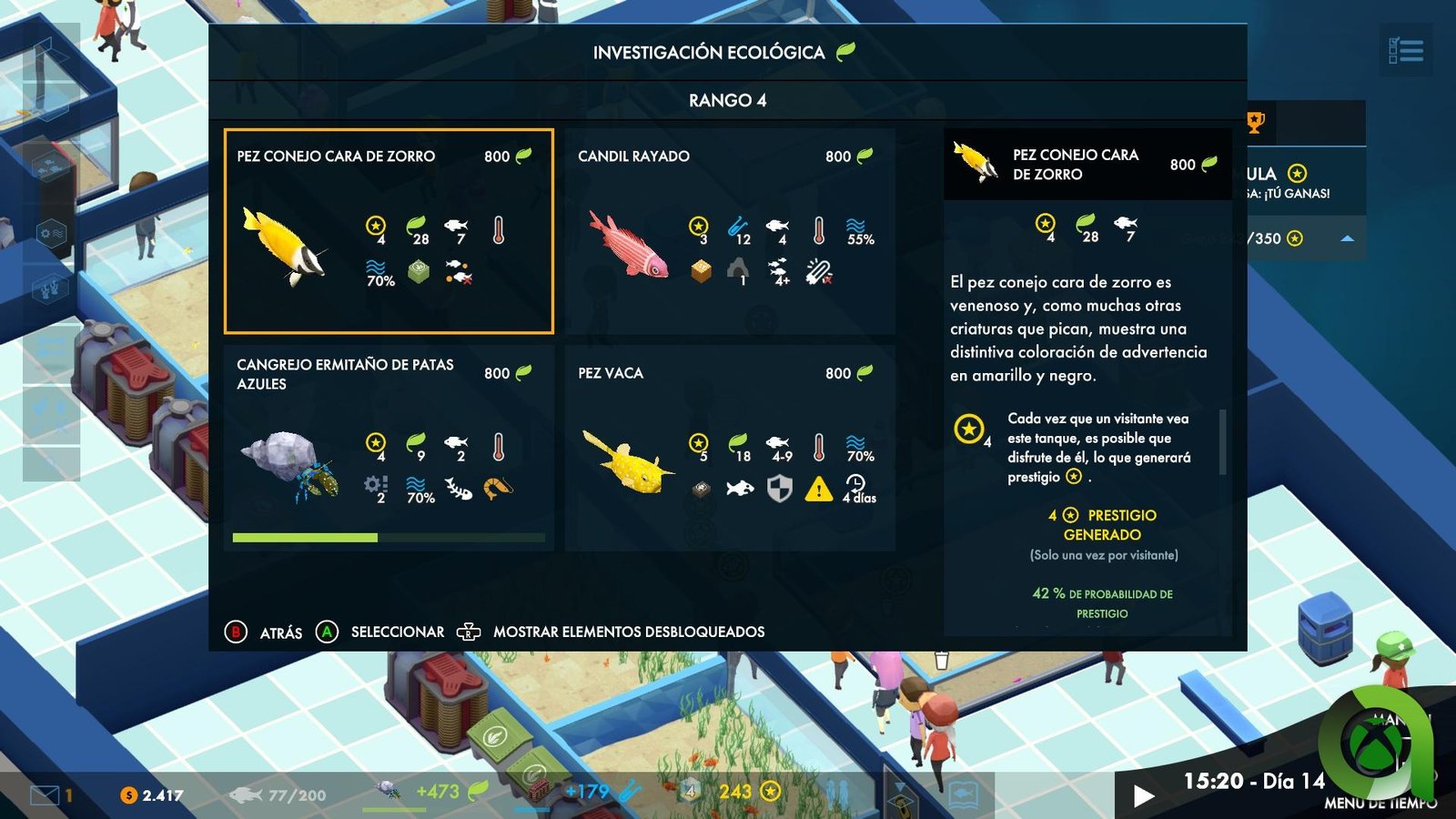
Task: Open the mail envelope icon
Action: (45, 795)
